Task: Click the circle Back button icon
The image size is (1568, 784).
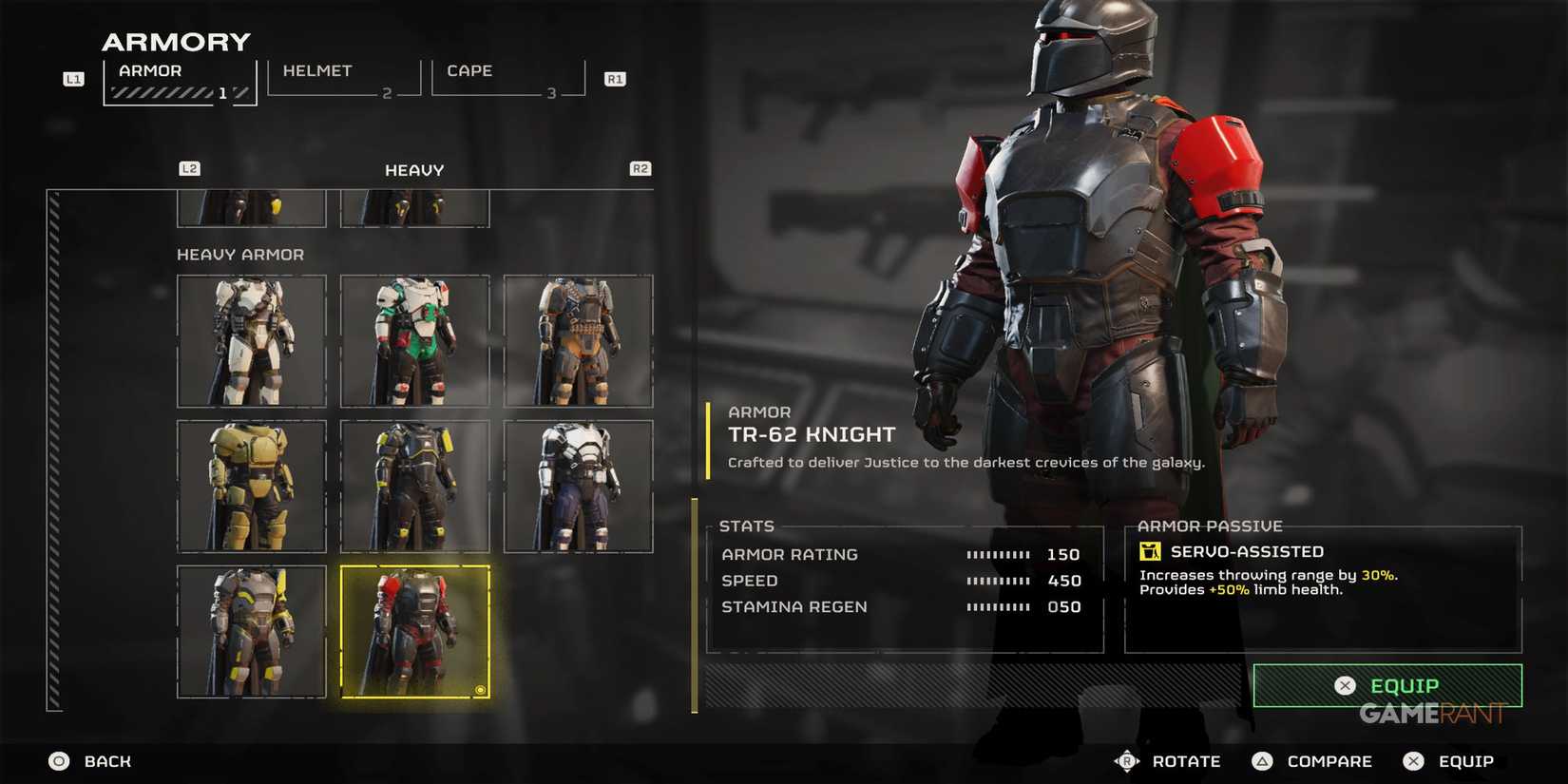Action: click(59, 760)
